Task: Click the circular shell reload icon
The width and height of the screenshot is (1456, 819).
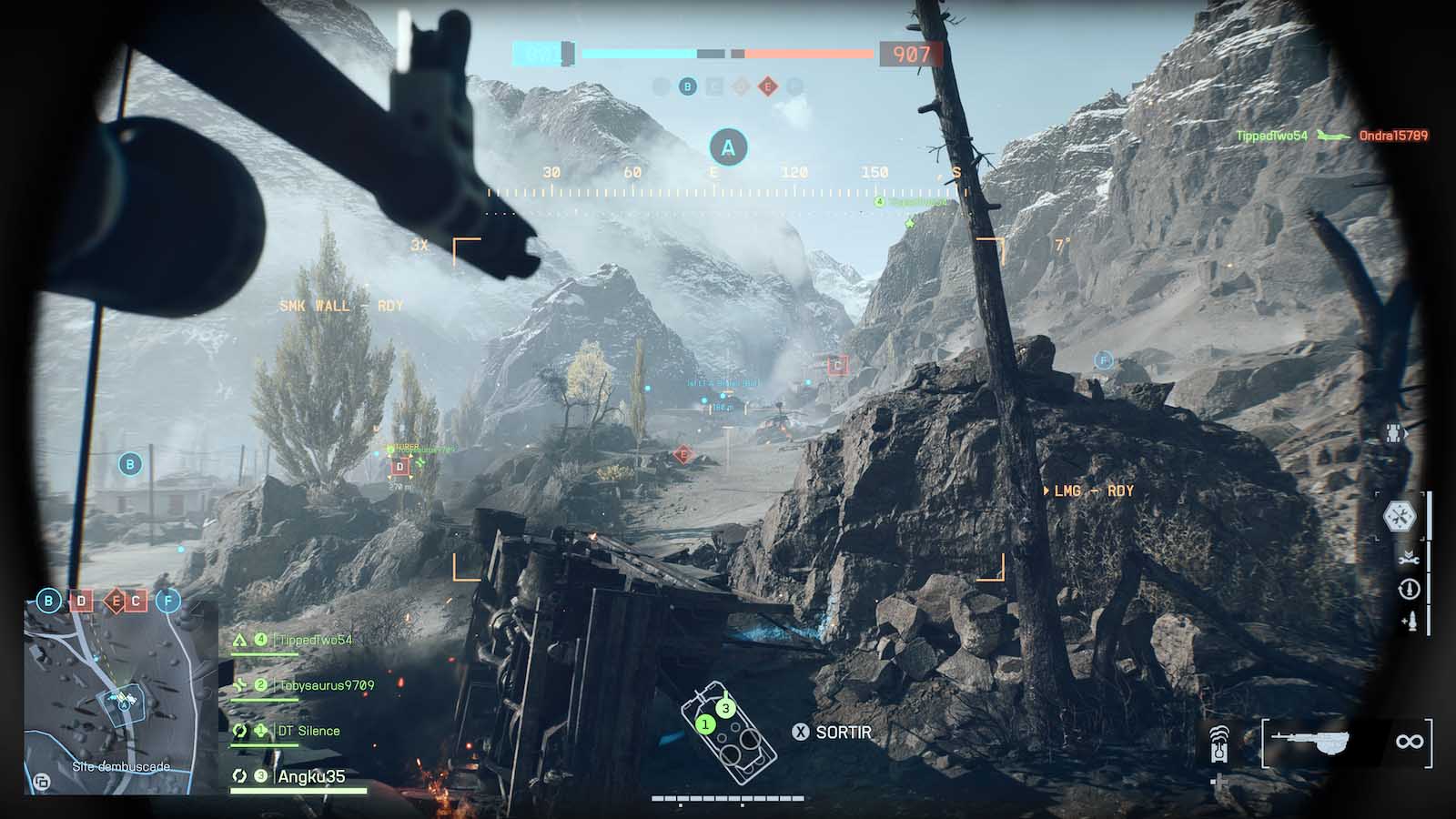Action: pos(1409,590)
